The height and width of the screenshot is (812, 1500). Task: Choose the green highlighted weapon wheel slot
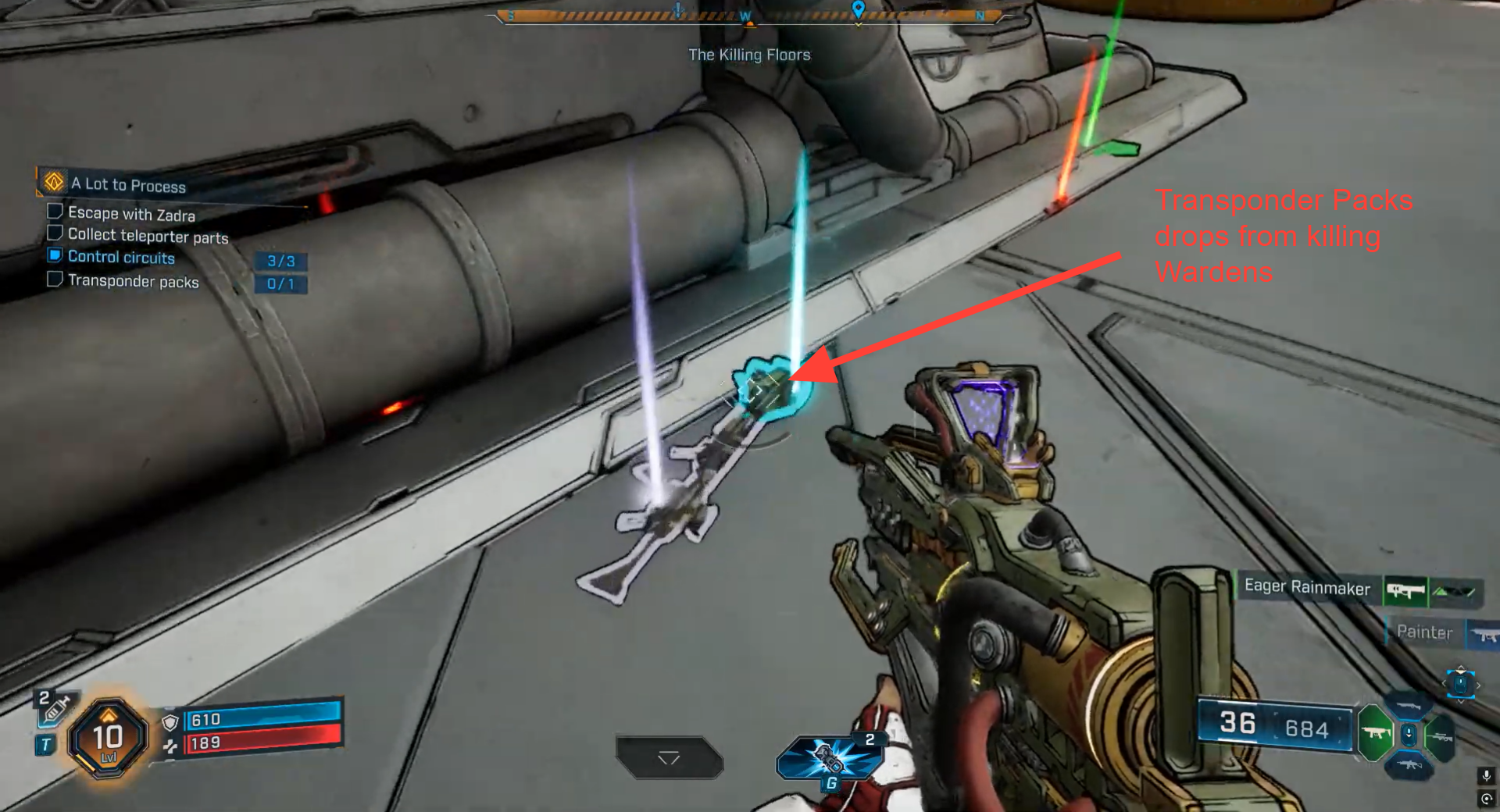click(1375, 733)
